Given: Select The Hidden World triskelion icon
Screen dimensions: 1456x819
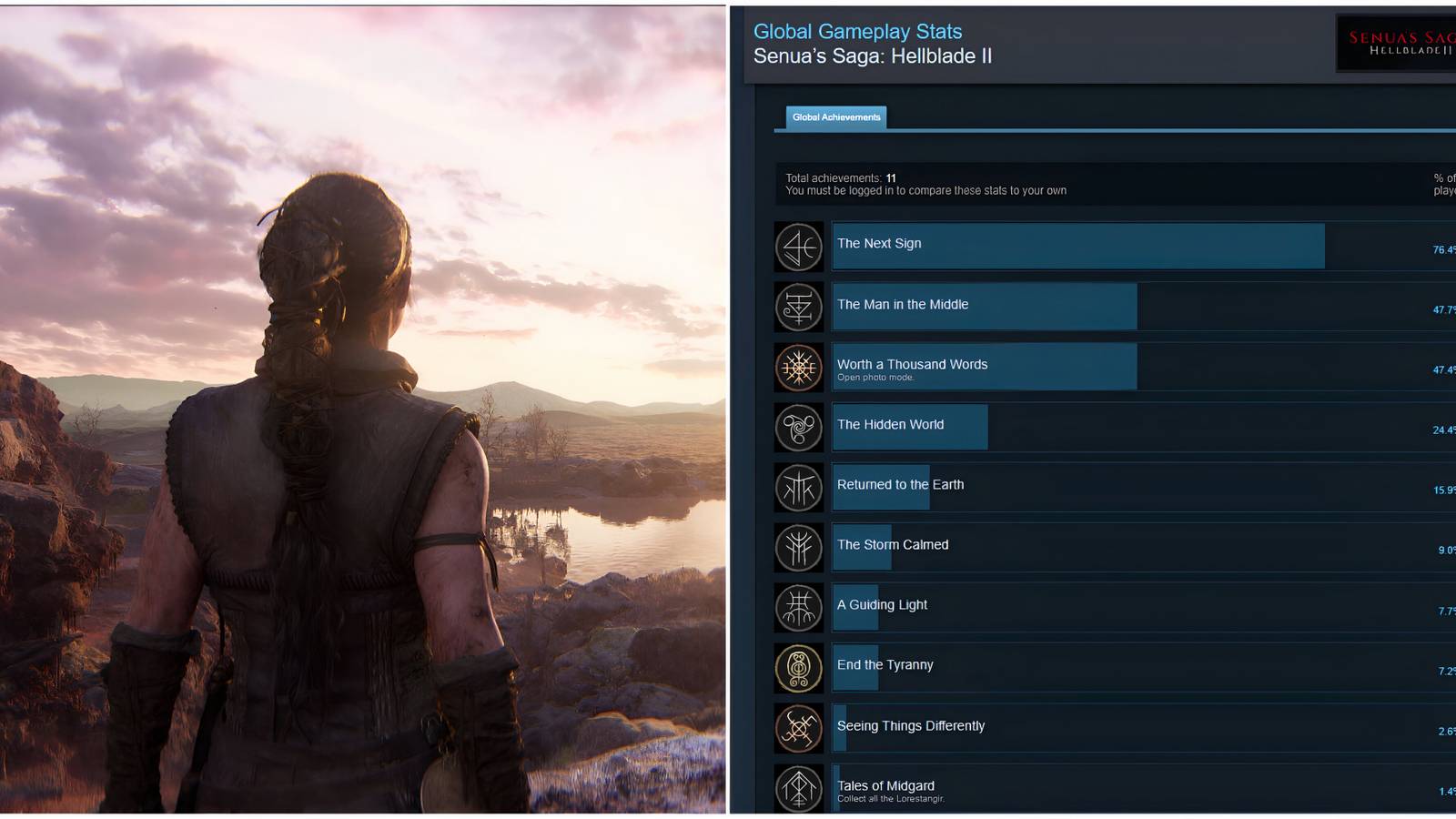Looking at the screenshot, I should click(798, 427).
